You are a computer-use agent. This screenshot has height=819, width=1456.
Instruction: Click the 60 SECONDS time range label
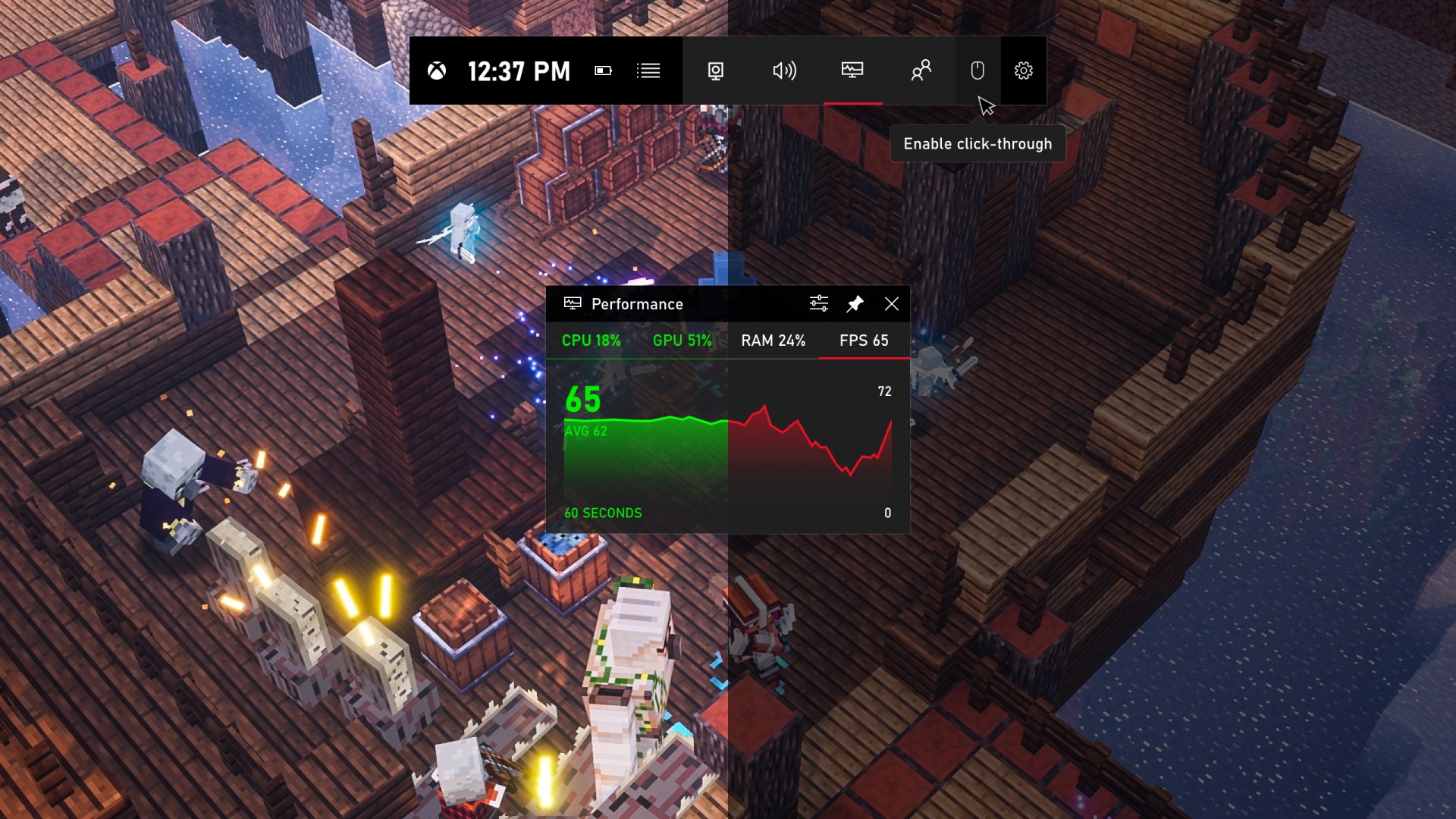click(602, 513)
